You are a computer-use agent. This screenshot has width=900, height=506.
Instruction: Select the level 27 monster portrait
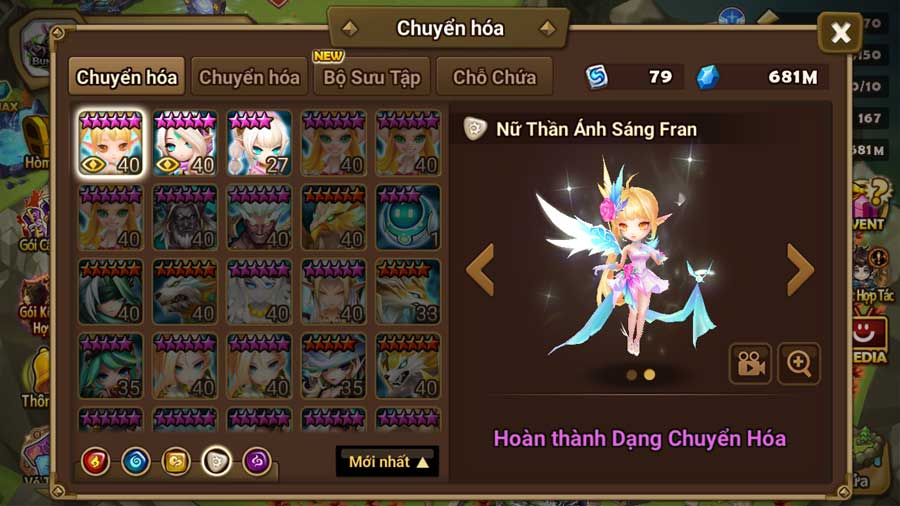point(259,143)
